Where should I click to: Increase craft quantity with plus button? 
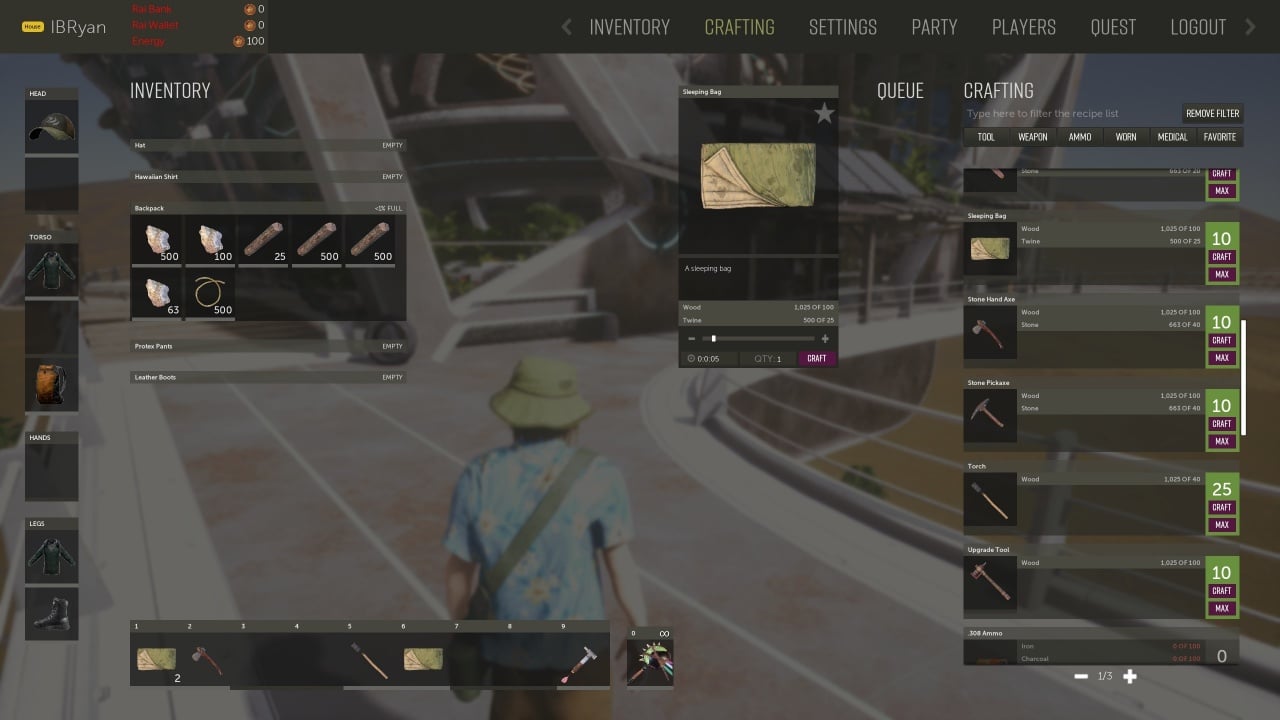825,339
